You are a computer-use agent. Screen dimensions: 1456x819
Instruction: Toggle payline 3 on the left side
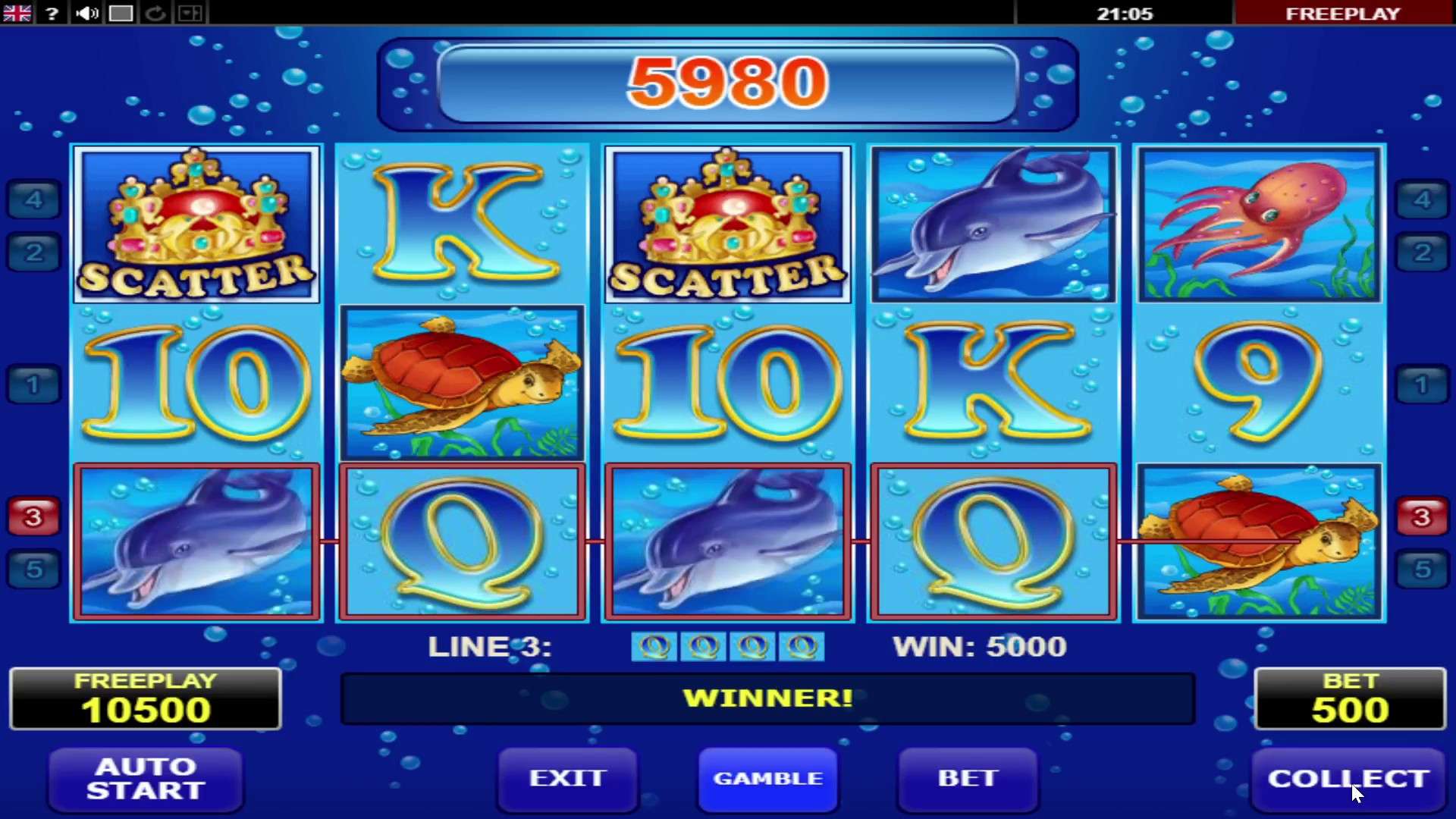(32, 516)
